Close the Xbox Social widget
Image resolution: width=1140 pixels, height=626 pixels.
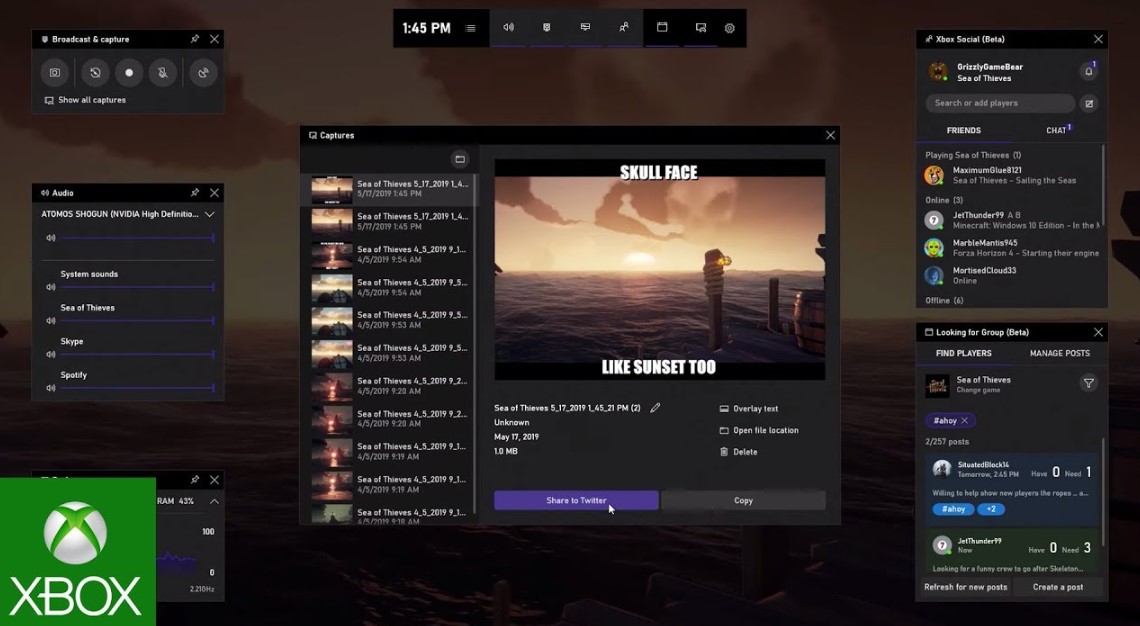tap(1098, 39)
